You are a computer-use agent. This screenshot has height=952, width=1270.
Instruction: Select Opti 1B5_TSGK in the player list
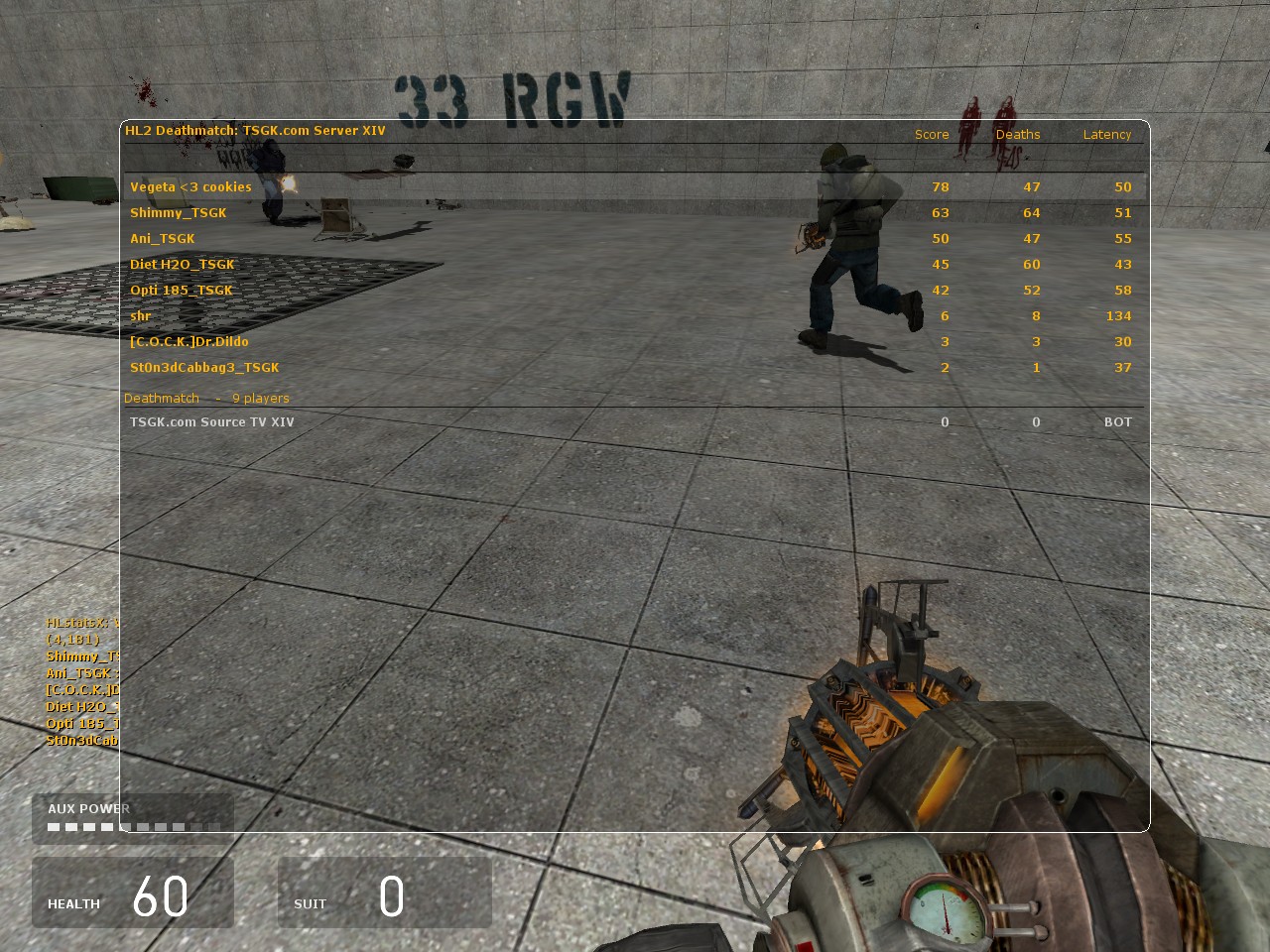(x=182, y=290)
